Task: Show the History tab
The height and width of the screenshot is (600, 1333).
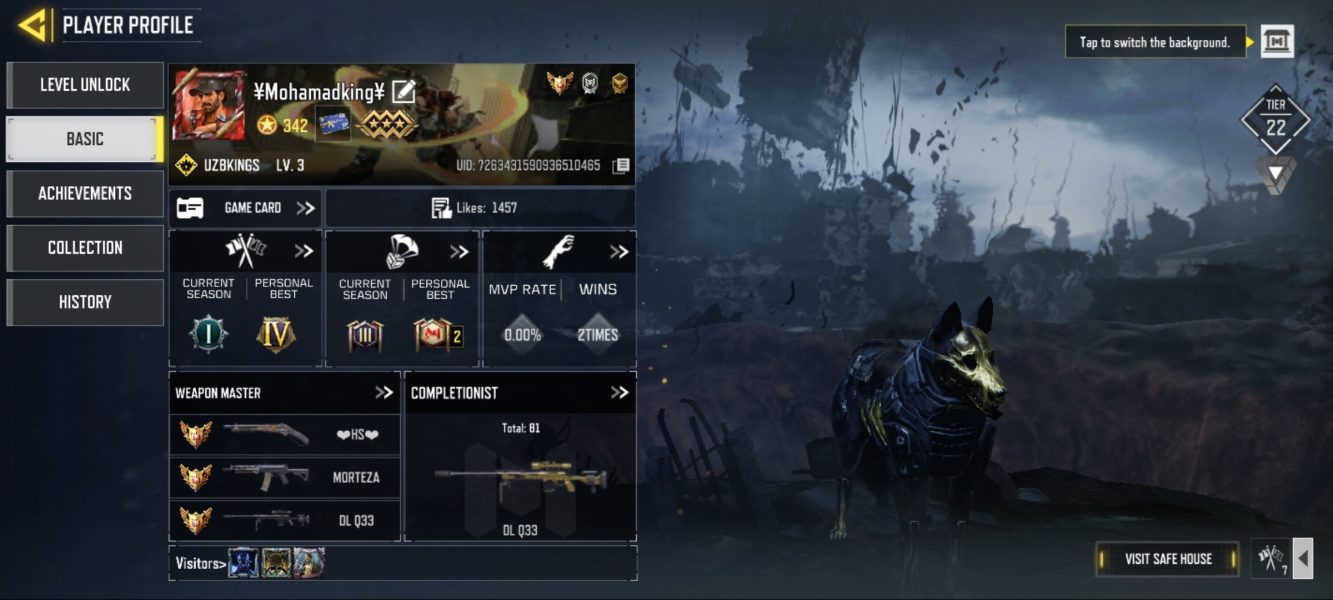Action: 85,301
